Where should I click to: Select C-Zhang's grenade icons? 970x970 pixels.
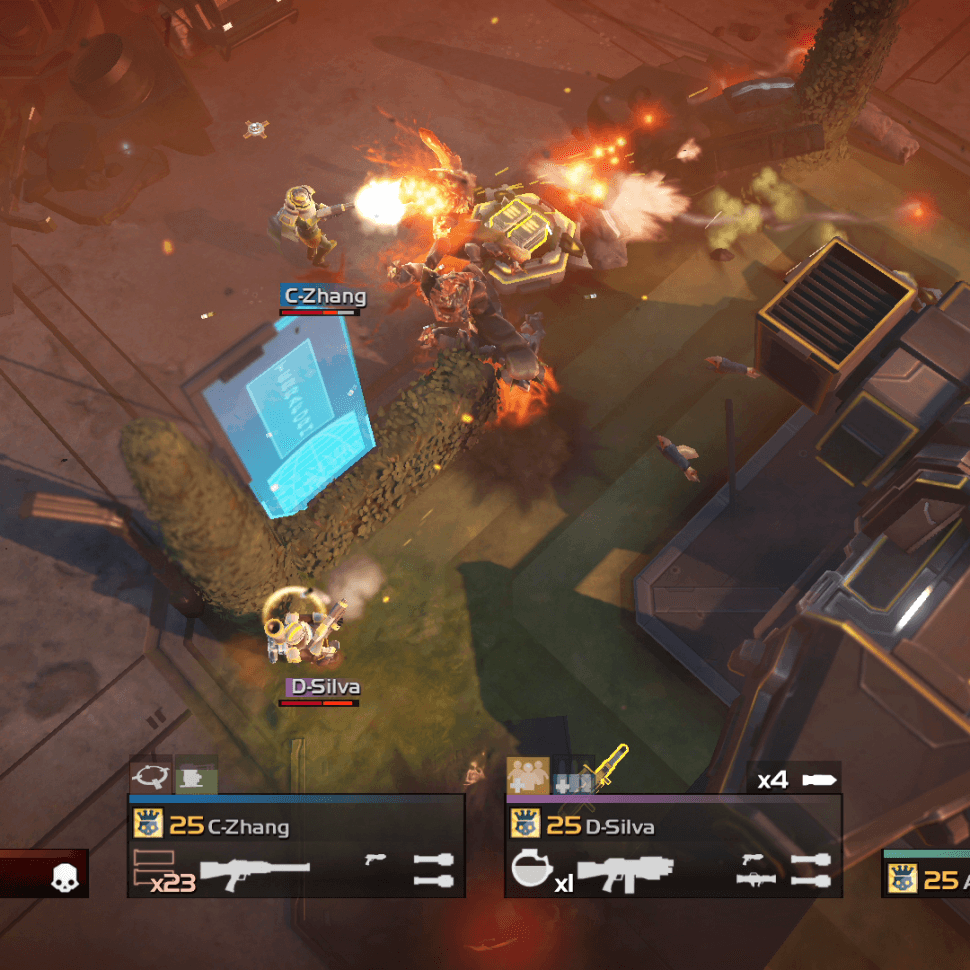(x=433, y=870)
